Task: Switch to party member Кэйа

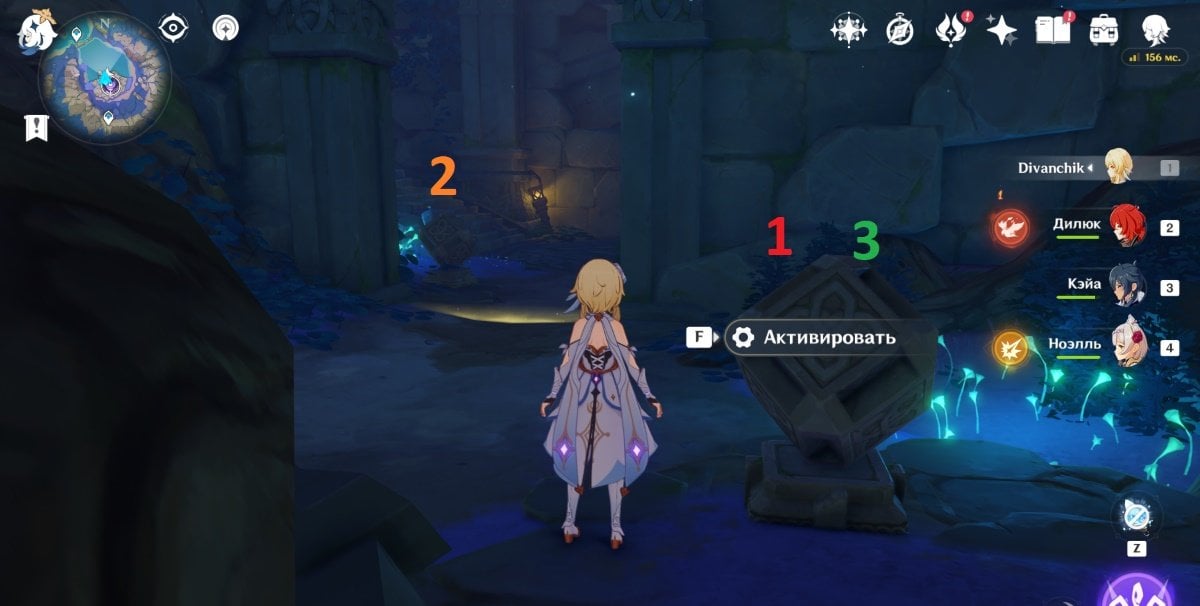Action: click(x=1126, y=287)
